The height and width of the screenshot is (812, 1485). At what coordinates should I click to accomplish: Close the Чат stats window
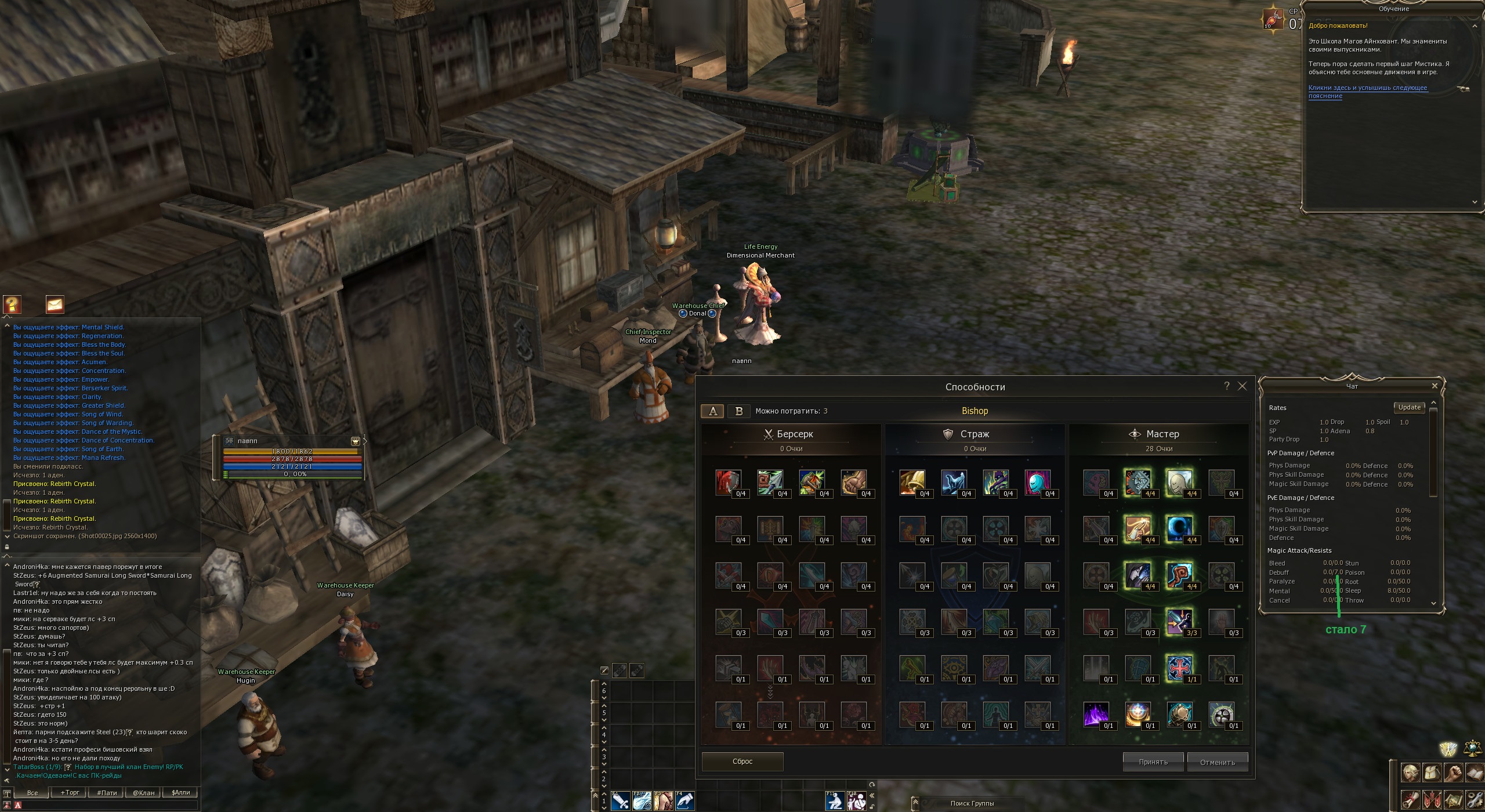(1435, 386)
